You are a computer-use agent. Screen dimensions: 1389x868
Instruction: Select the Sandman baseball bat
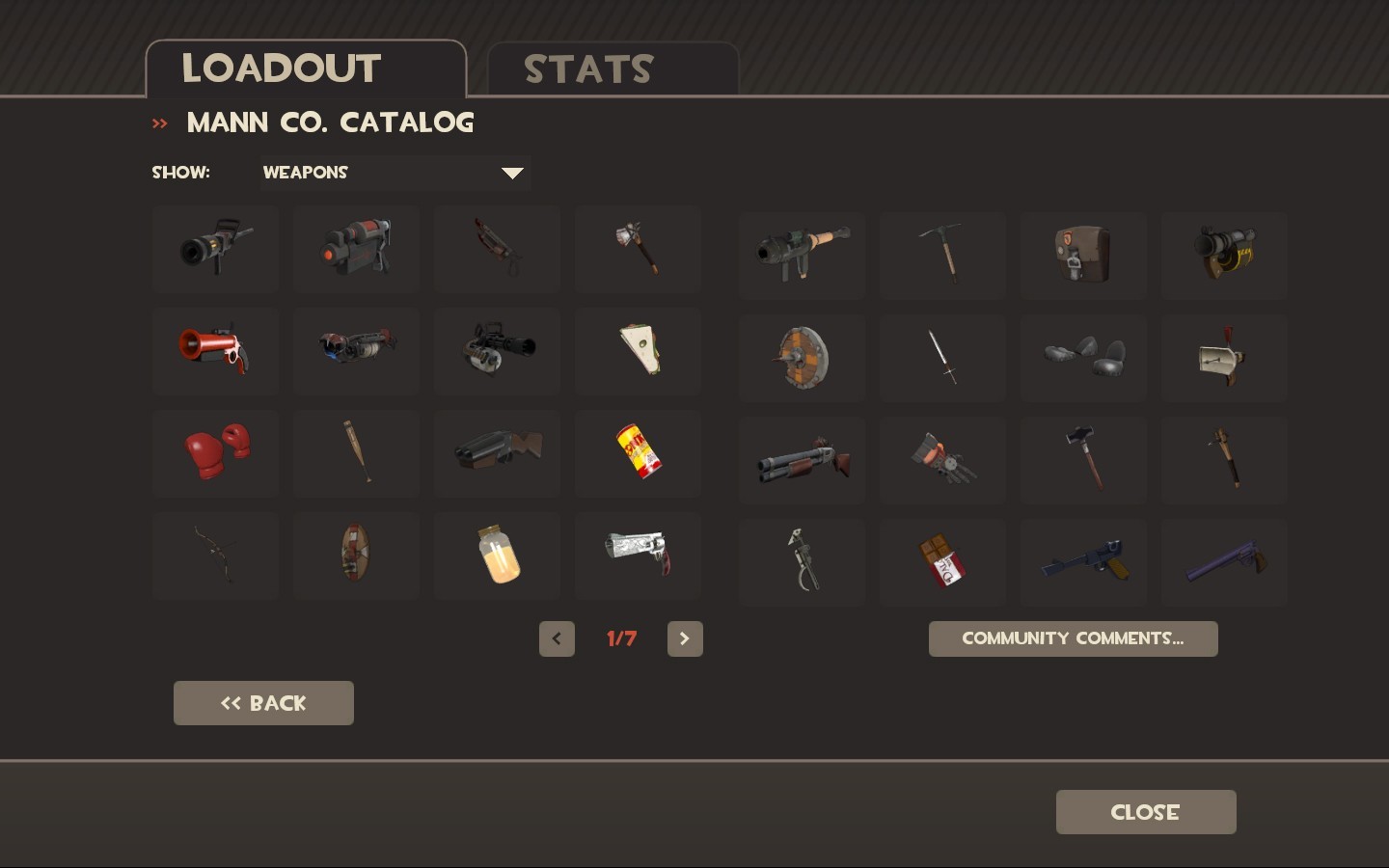(356, 453)
